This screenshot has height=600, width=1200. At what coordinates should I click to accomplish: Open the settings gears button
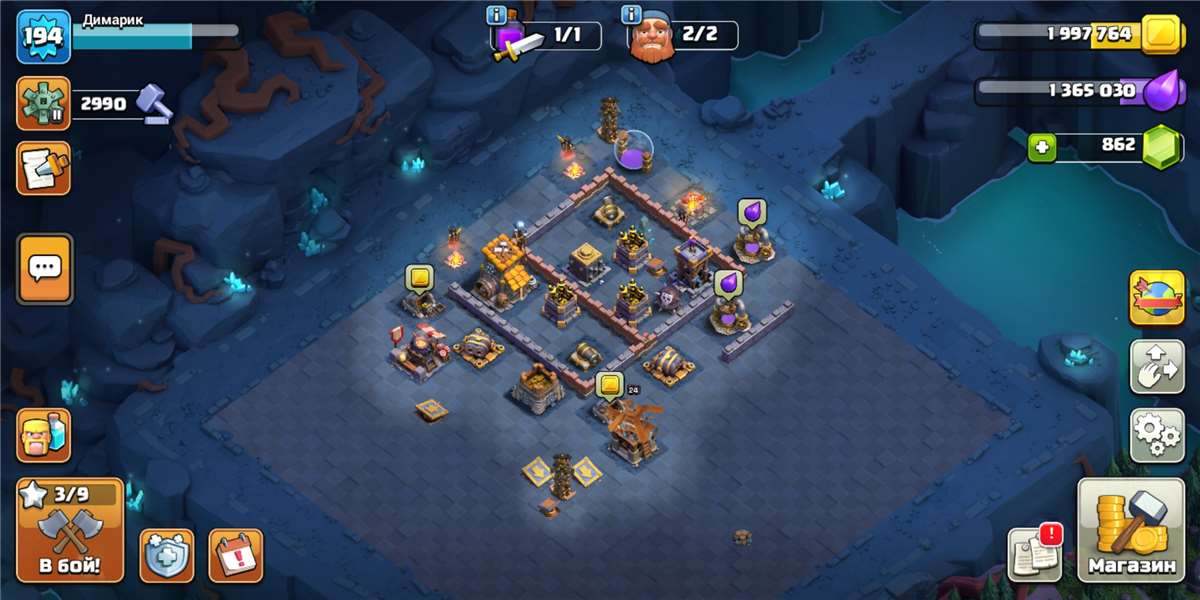coord(1157,434)
